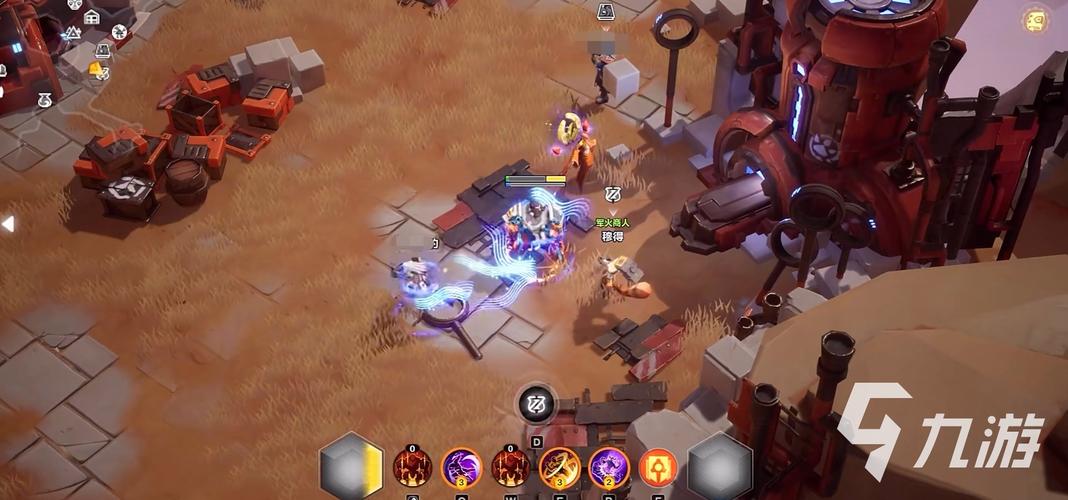Activate the orange hammer emblem skill
1068x500 pixels.
[x=658, y=467]
